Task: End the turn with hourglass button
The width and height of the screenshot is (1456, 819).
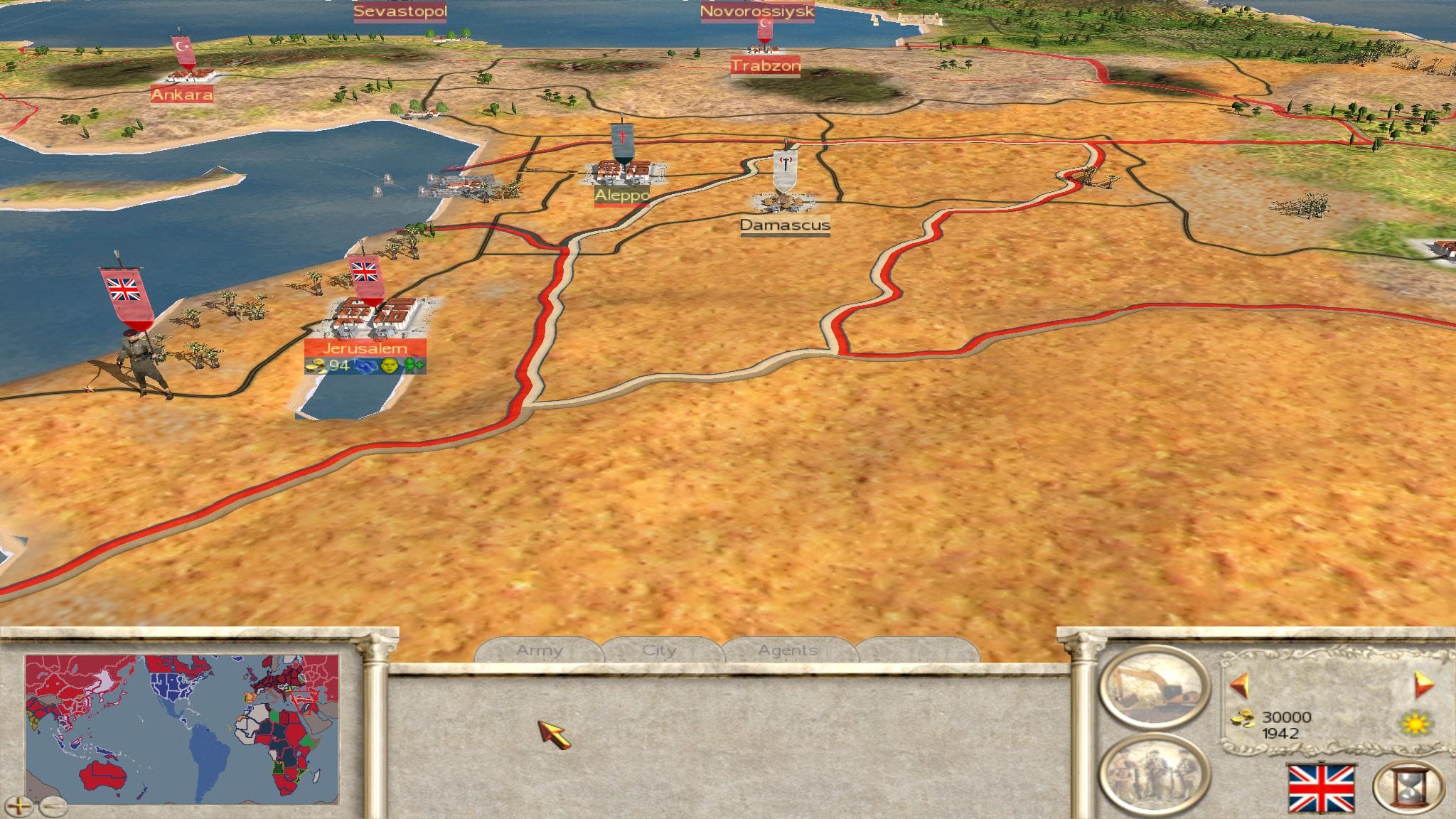Action: coord(1408,787)
